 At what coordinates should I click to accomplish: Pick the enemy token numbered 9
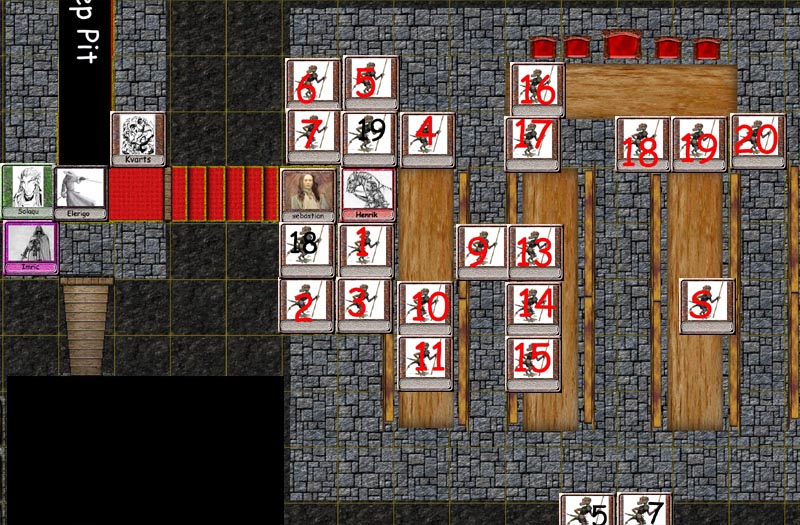click(x=484, y=251)
